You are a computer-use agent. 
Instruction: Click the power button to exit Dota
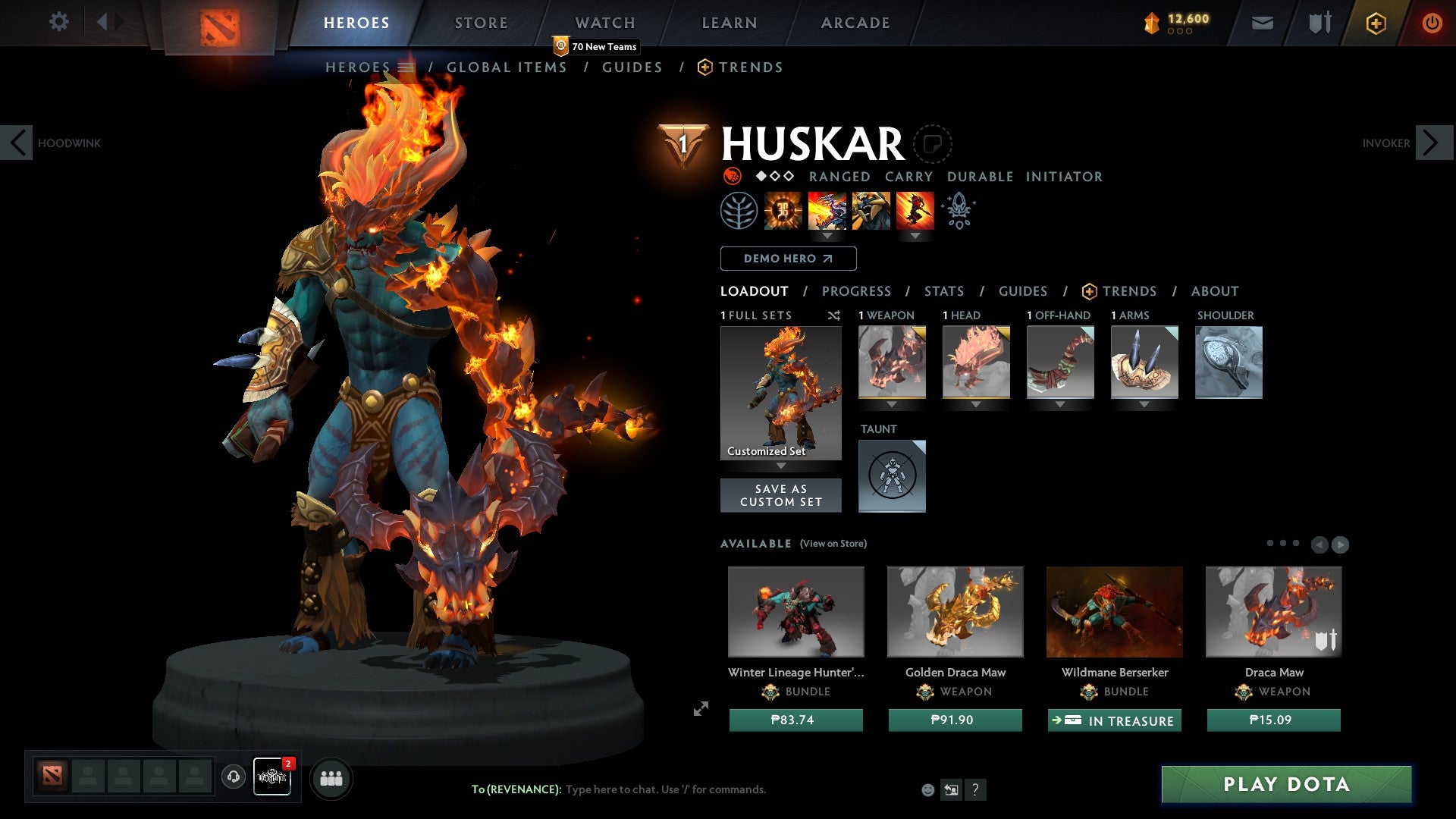tap(1432, 23)
